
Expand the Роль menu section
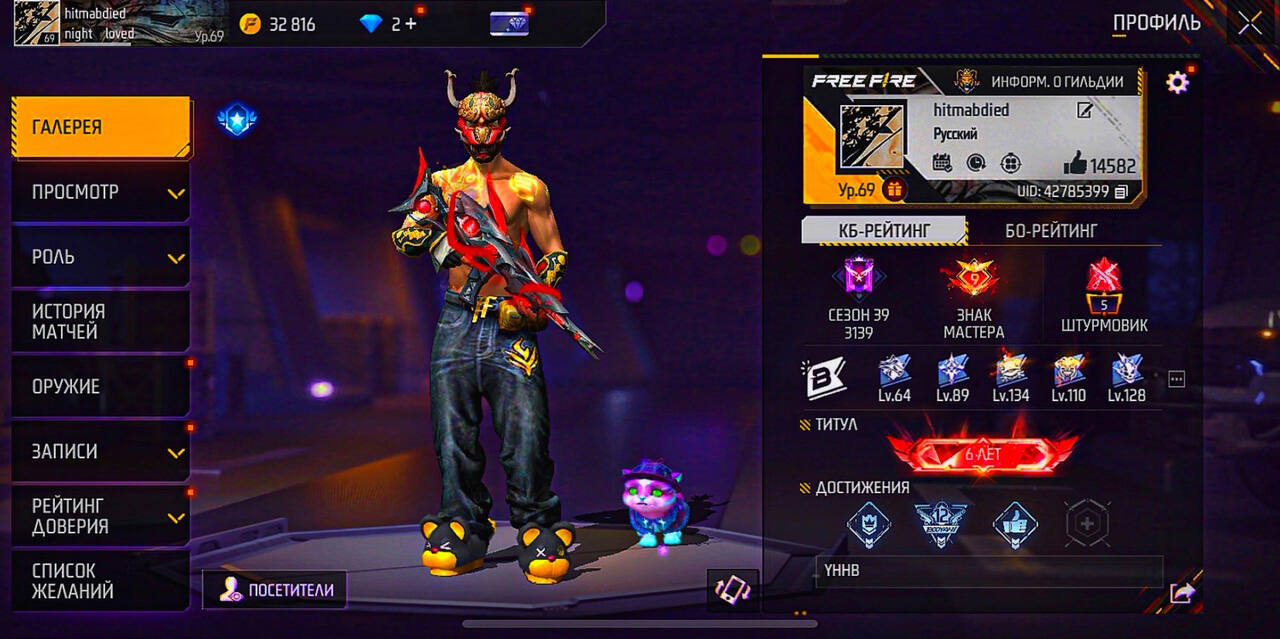point(100,257)
